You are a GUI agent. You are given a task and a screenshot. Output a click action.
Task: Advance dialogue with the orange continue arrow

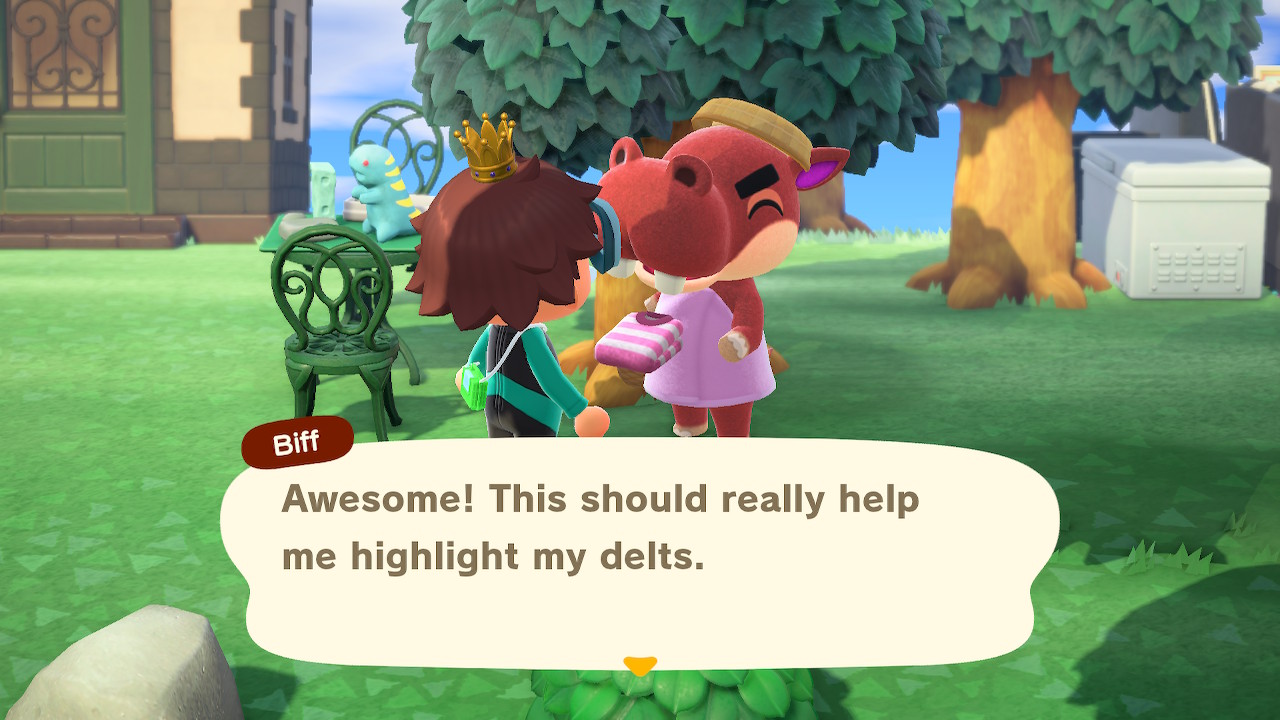tap(639, 665)
